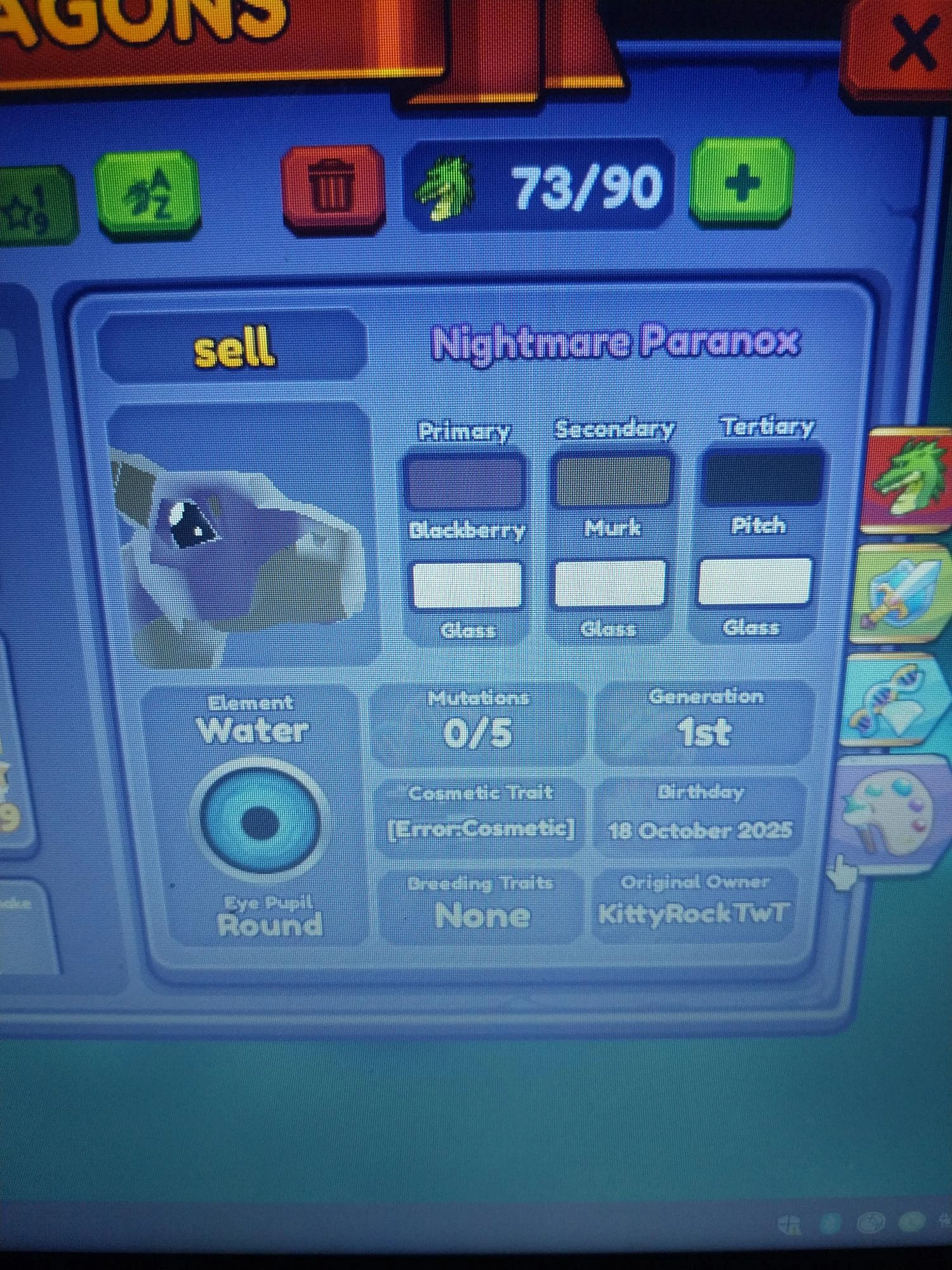The height and width of the screenshot is (1270, 952).
Task: Select the Blackberry primary color swatch
Action: (x=465, y=481)
